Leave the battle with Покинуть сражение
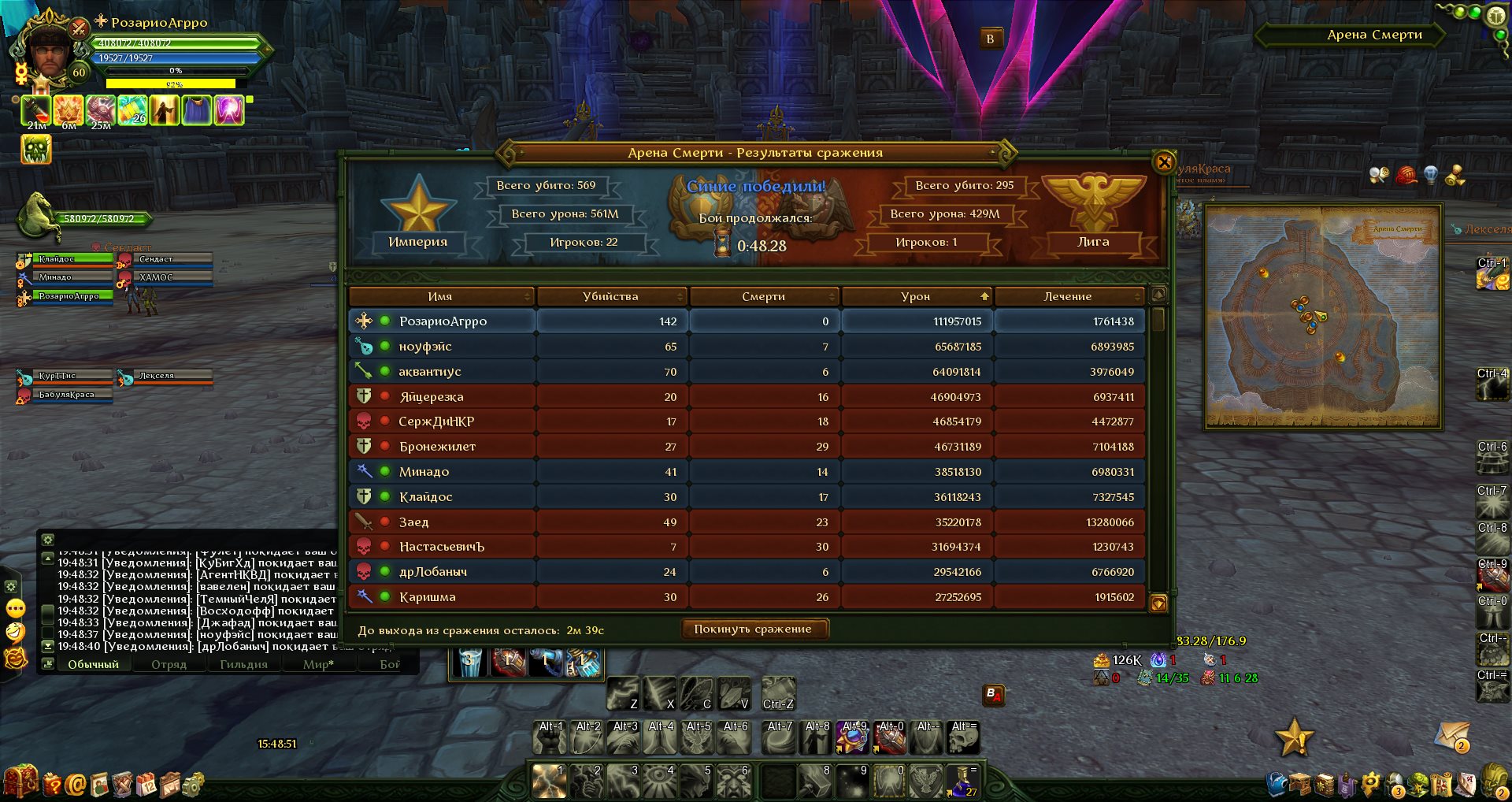This screenshot has width=1512, height=802. tap(752, 629)
